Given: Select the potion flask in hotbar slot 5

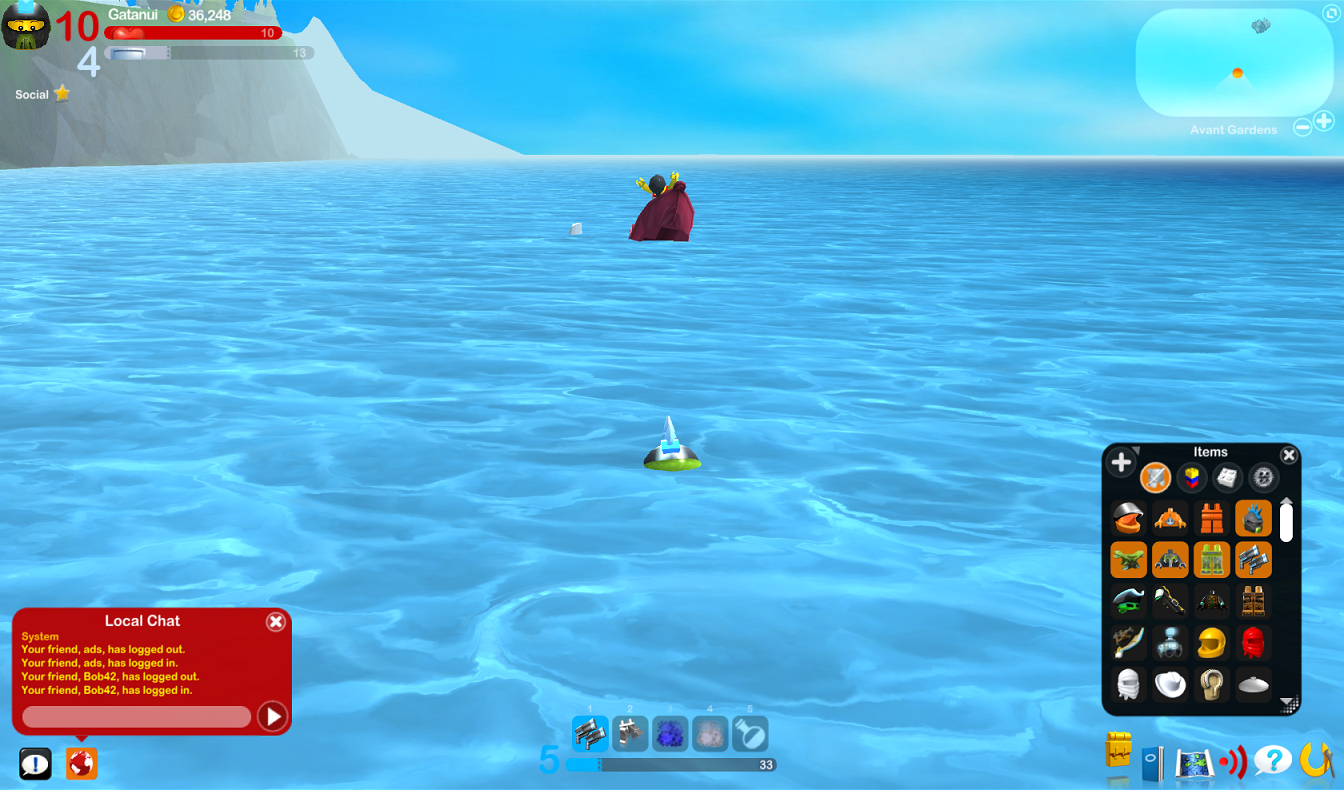Looking at the screenshot, I should pyautogui.click(x=750, y=733).
